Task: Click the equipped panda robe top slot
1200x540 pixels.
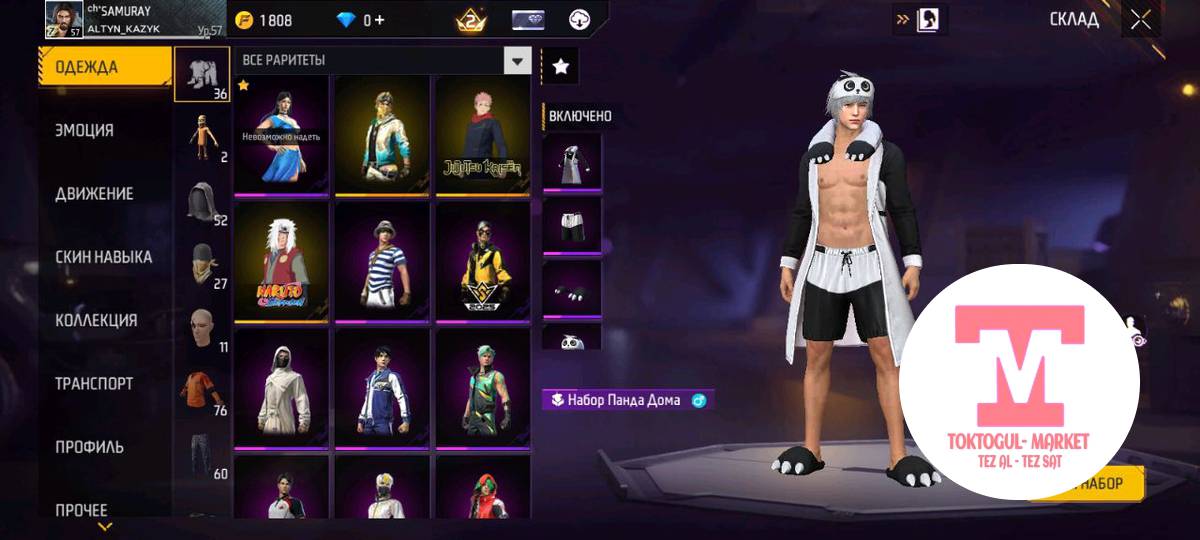Action: [573, 161]
